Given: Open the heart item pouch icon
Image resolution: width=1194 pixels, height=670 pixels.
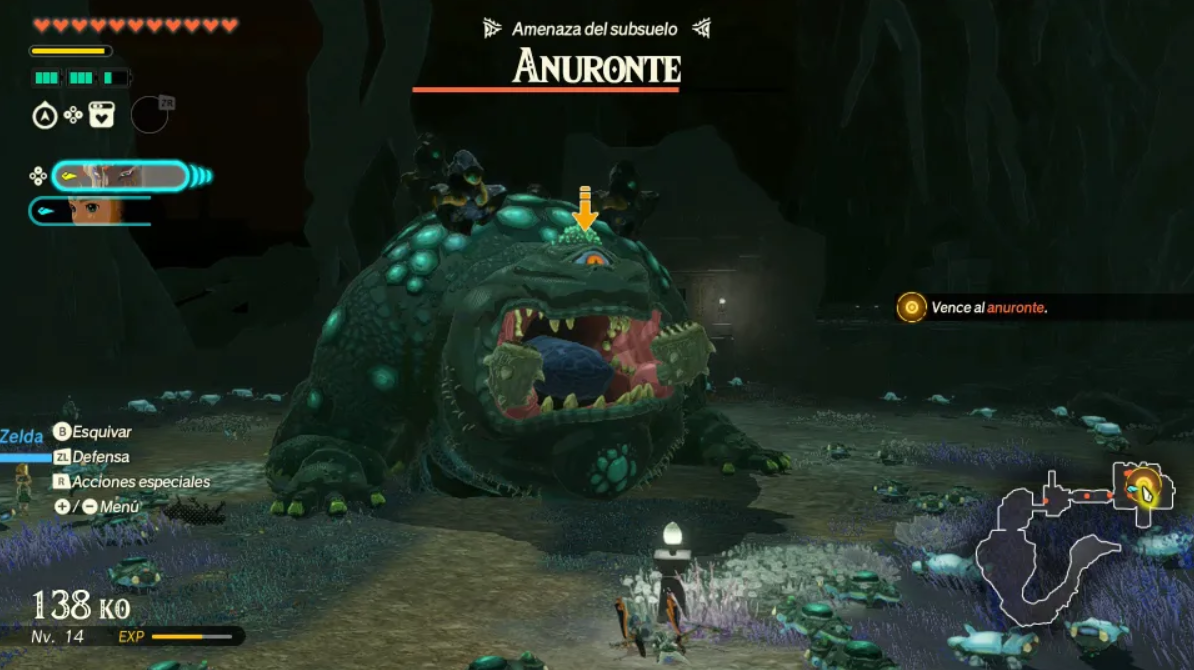Looking at the screenshot, I should click(x=102, y=115).
